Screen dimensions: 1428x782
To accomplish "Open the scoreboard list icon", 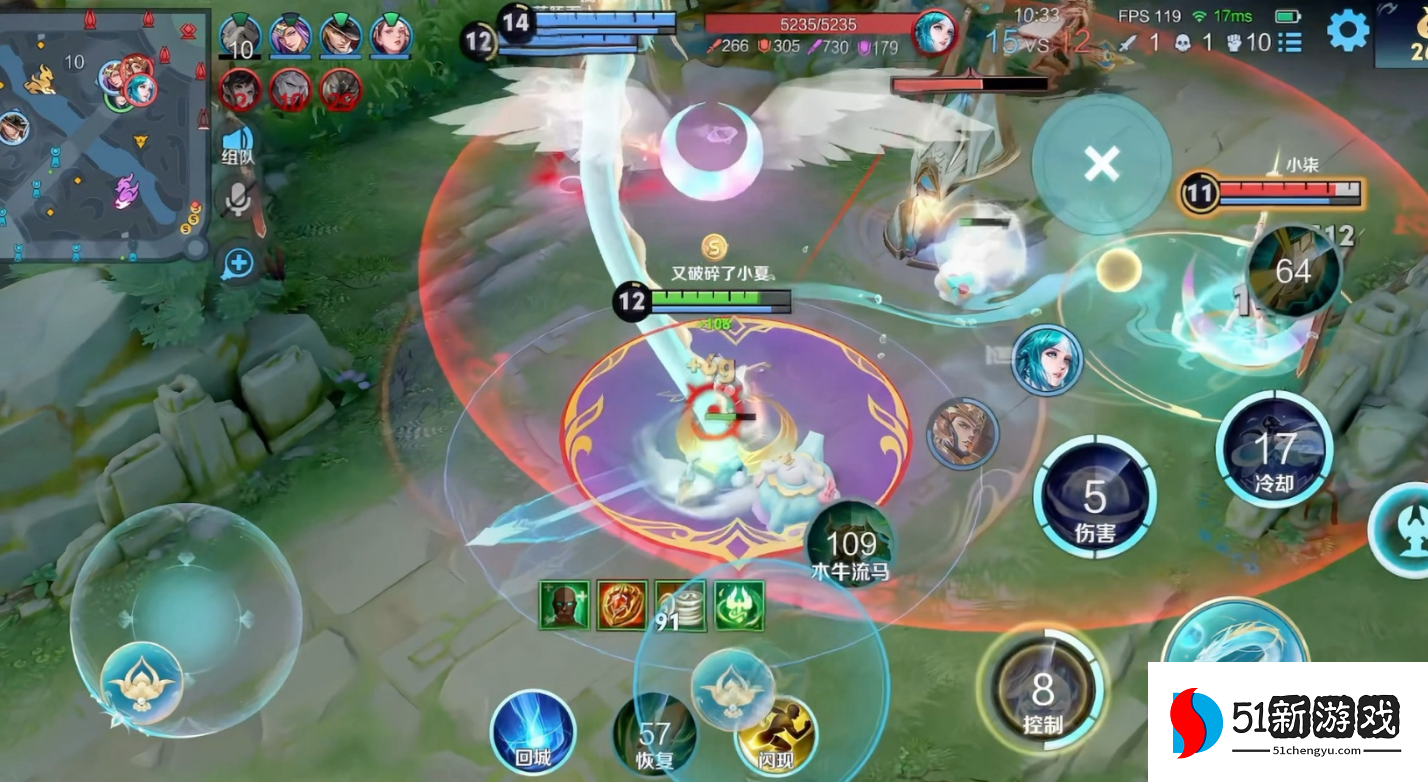I will click(x=1290, y=42).
